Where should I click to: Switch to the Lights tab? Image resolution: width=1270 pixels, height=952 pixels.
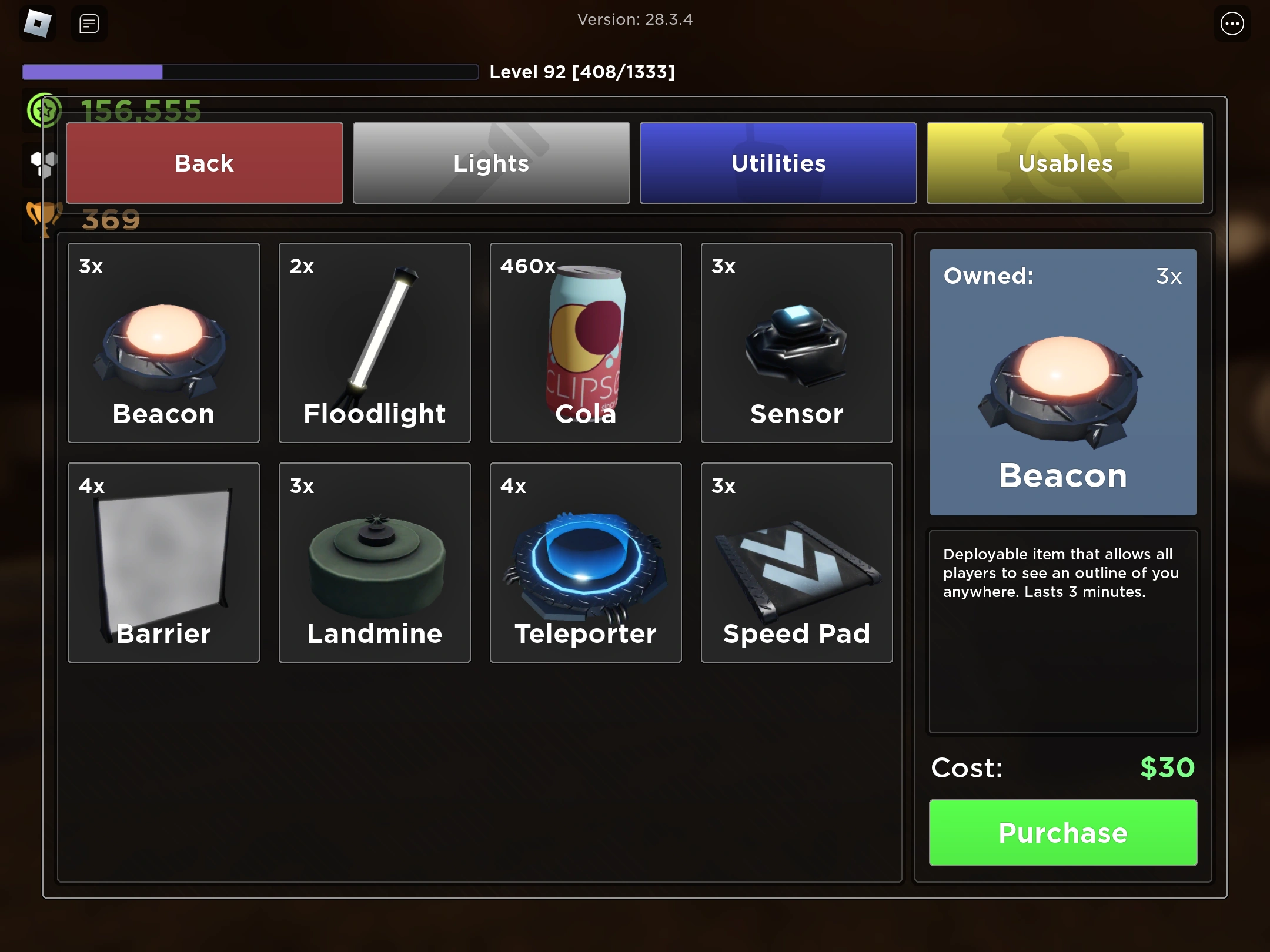point(491,163)
